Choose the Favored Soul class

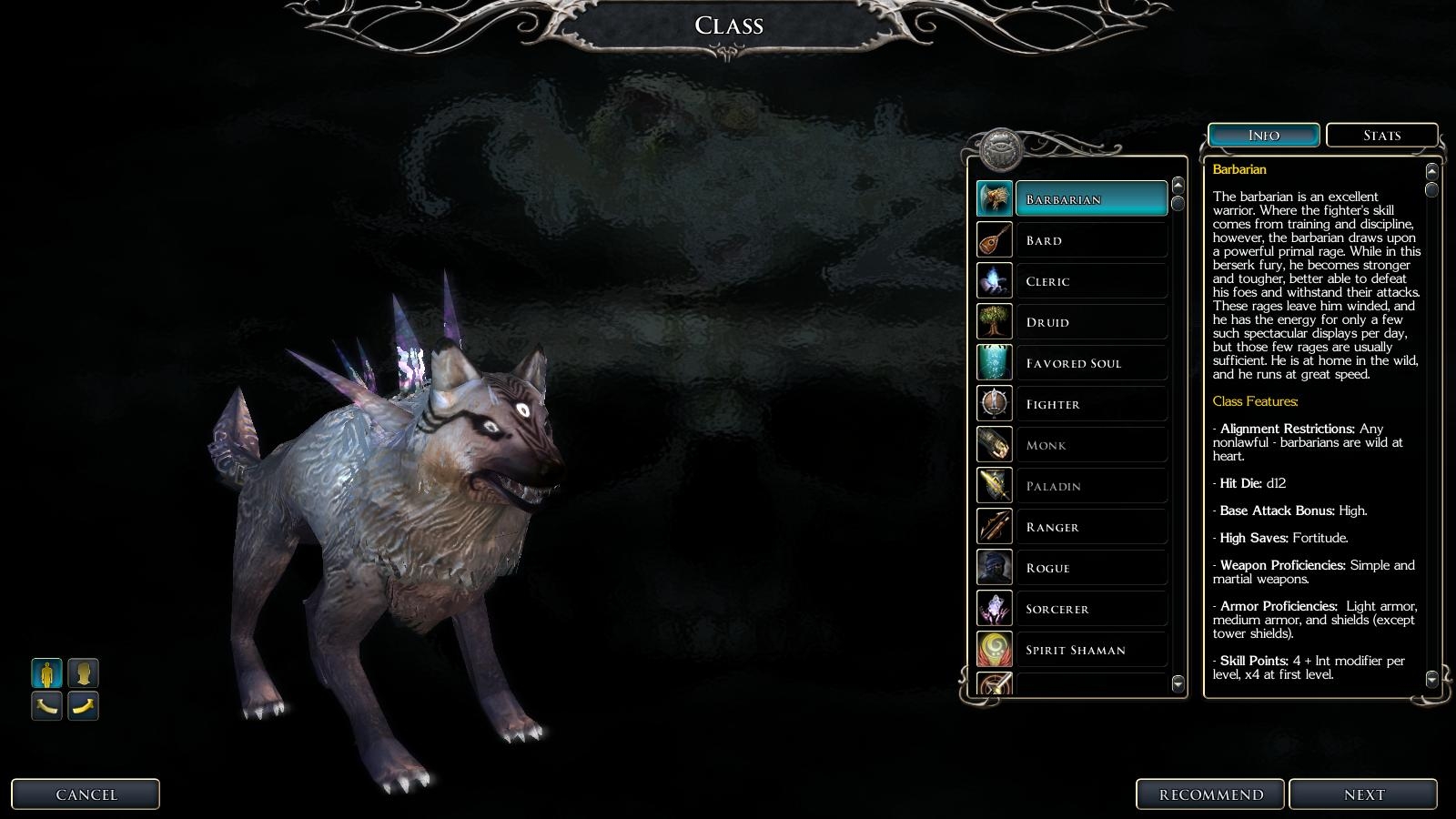(x=1090, y=363)
